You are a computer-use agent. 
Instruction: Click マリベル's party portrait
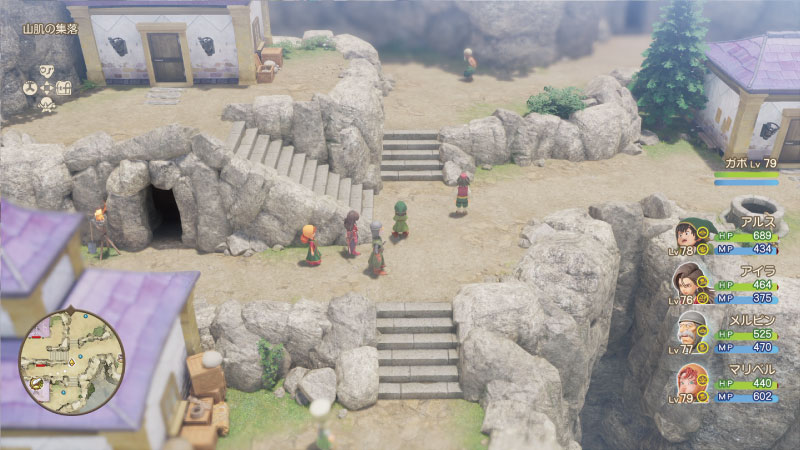pos(688,380)
